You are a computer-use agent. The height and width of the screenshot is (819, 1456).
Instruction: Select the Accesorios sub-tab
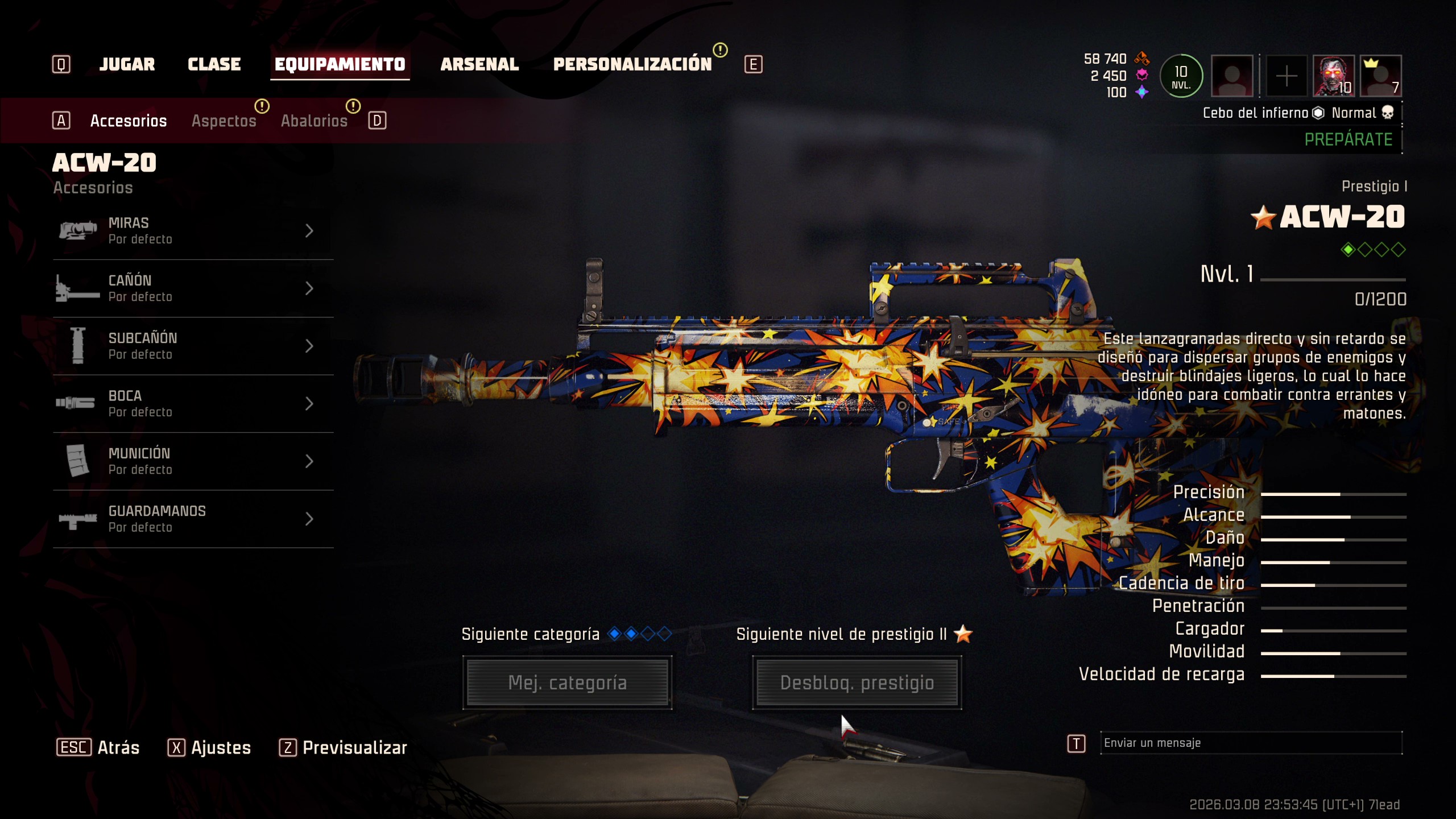click(x=129, y=121)
